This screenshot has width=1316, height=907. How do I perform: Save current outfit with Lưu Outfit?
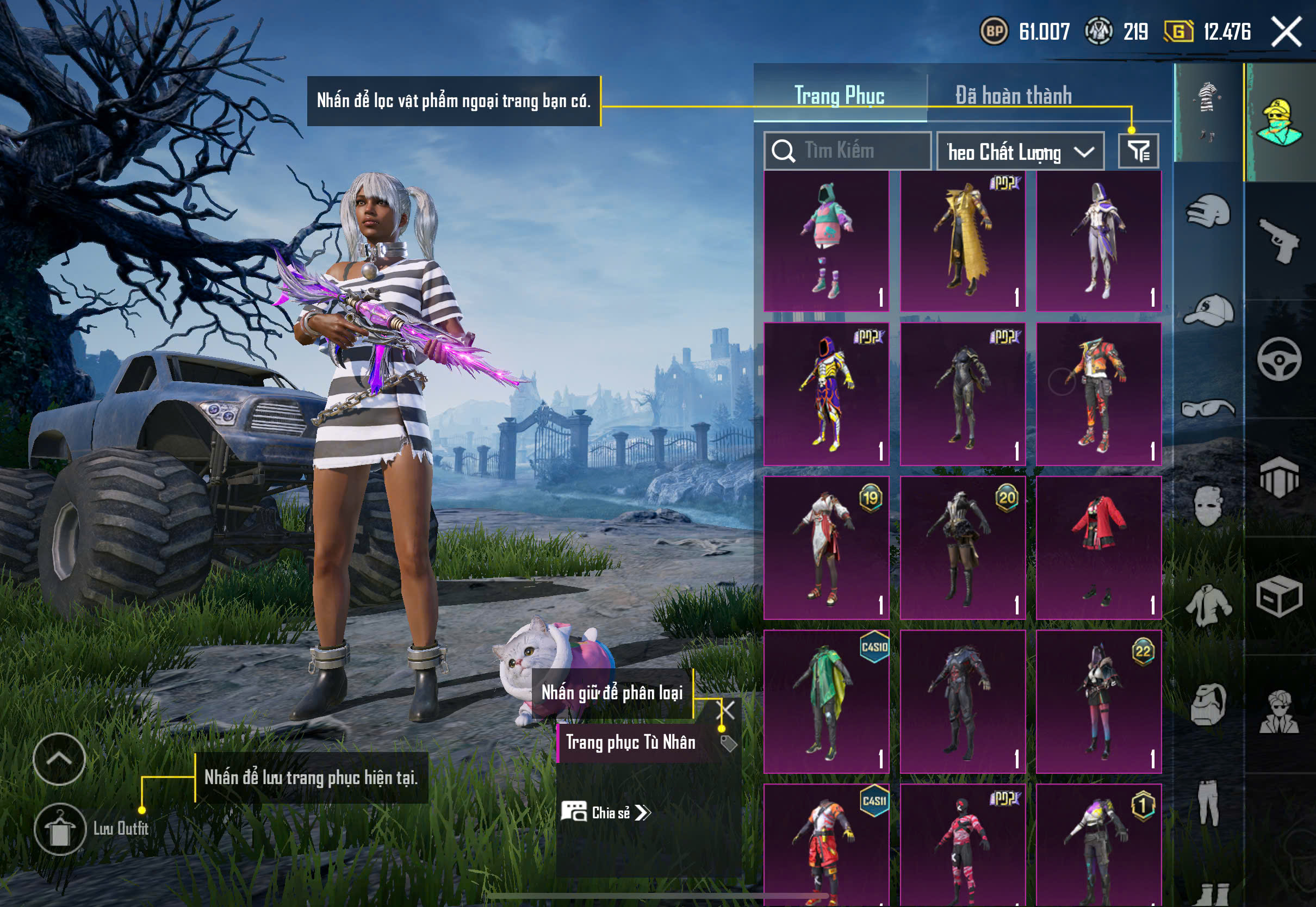point(60,829)
